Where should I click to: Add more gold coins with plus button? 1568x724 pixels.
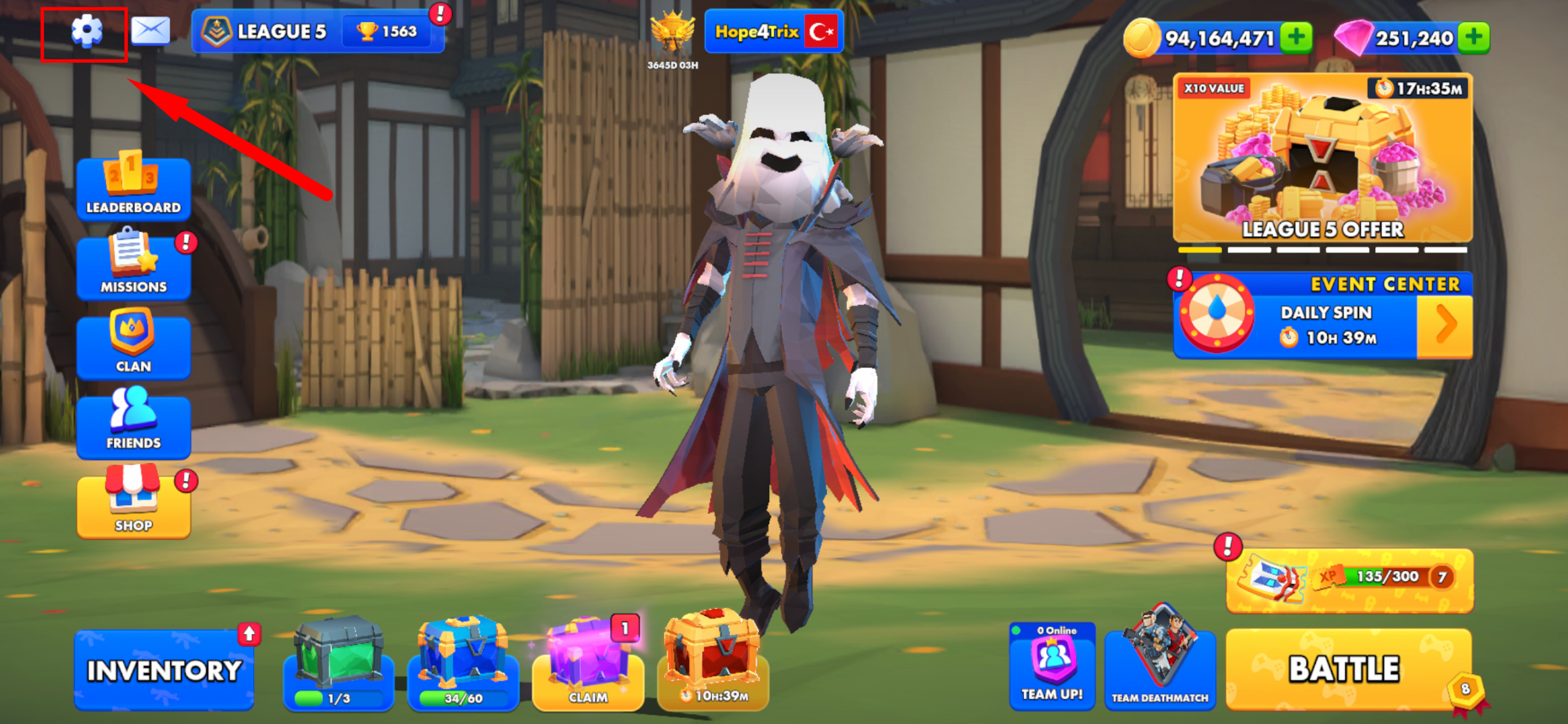[x=1296, y=38]
